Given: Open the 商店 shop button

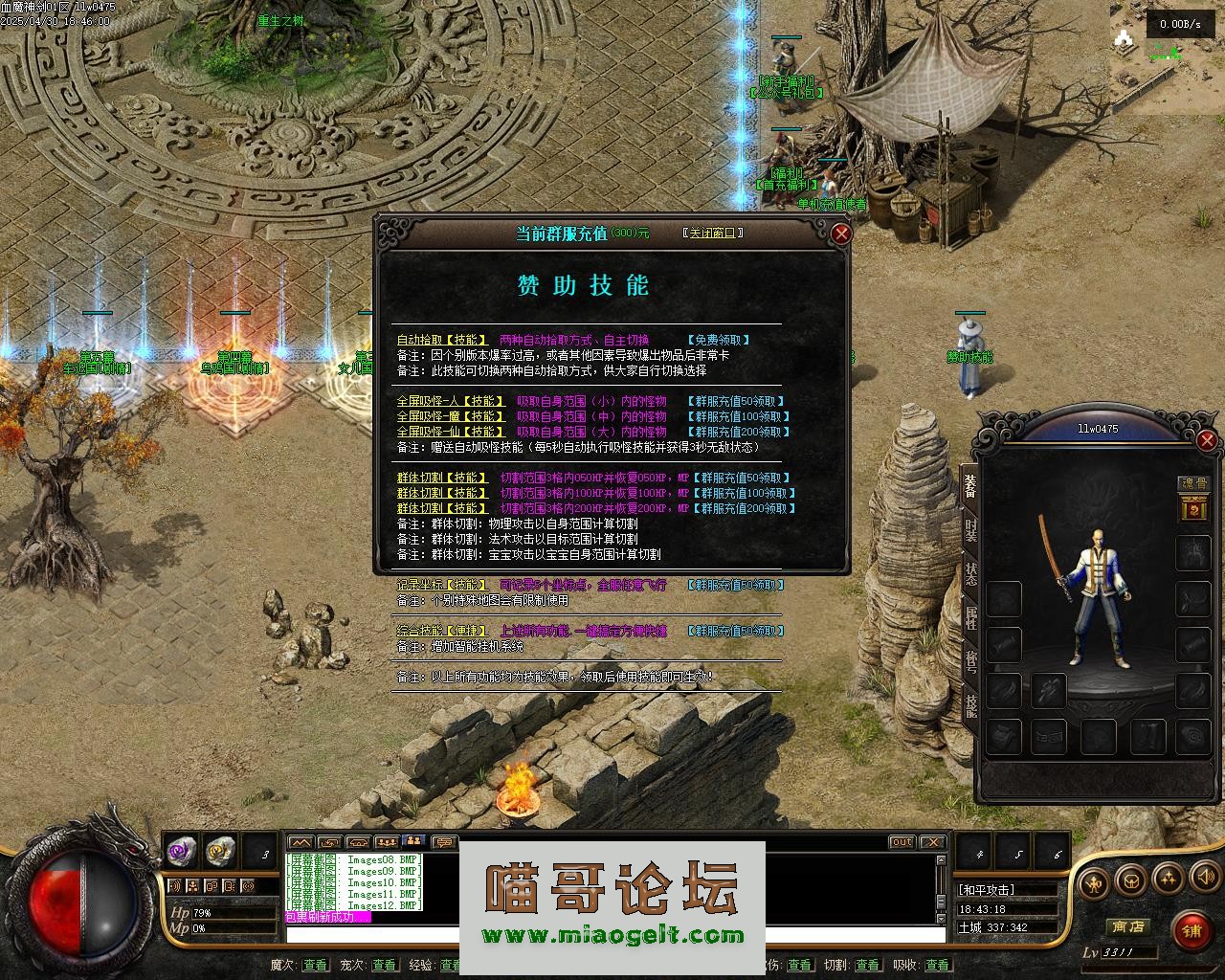Looking at the screenshot, I should point(1126,926).
